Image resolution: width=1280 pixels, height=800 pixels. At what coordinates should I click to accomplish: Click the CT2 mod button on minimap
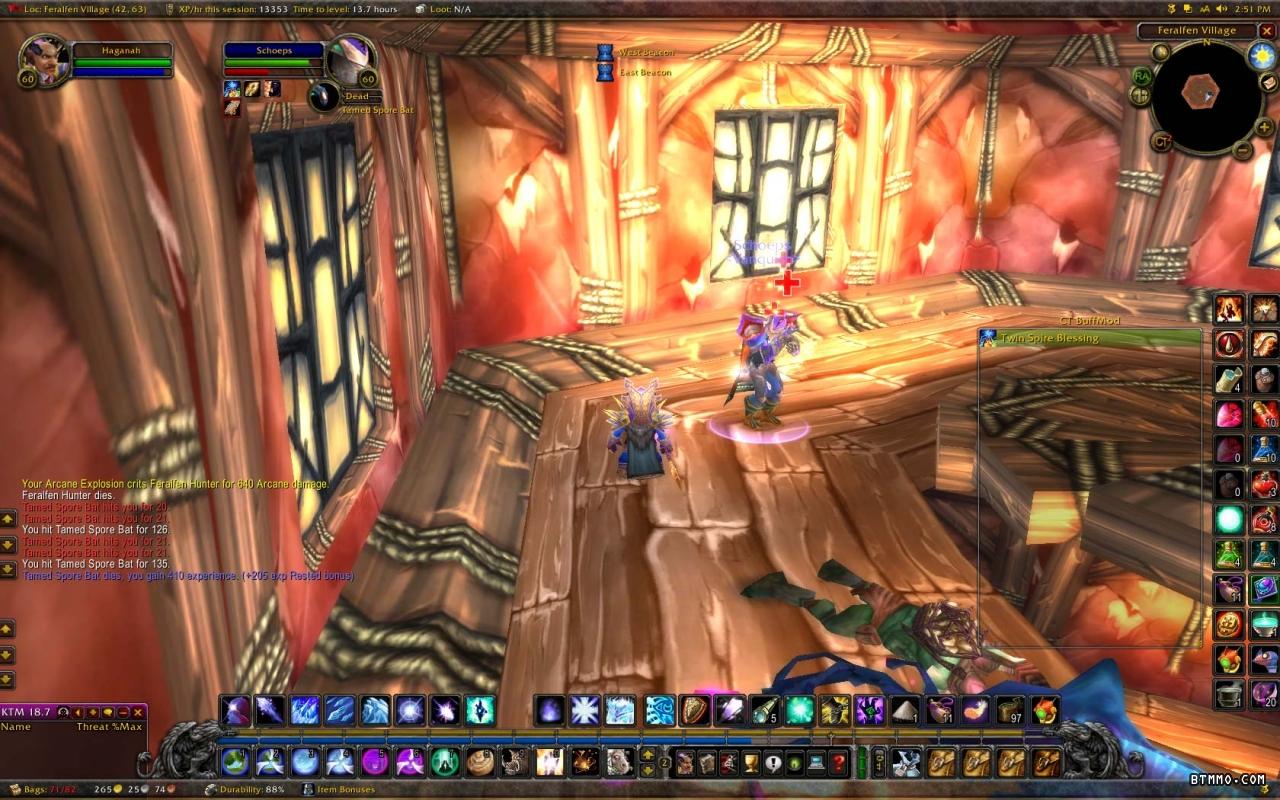[1162, 141]
